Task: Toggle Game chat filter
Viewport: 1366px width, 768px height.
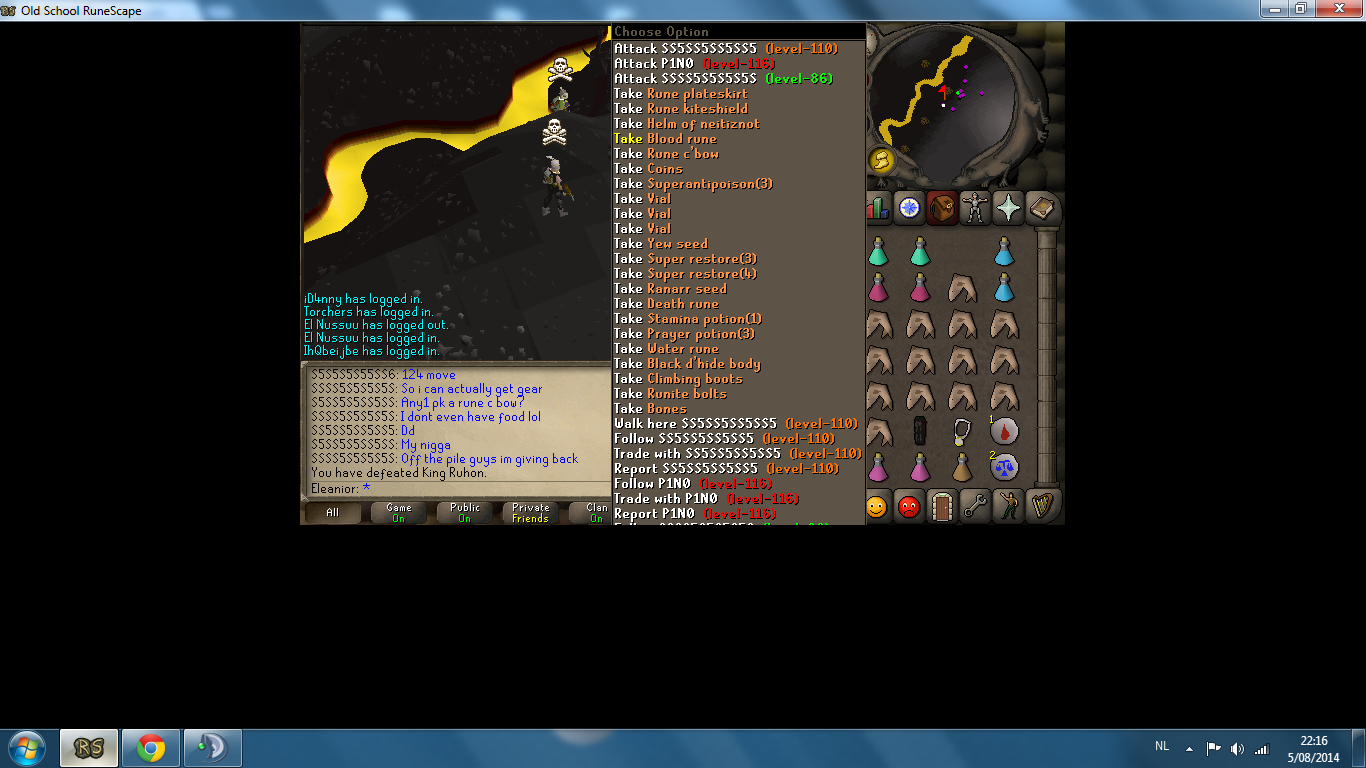Action: click(x=398, y=512)
